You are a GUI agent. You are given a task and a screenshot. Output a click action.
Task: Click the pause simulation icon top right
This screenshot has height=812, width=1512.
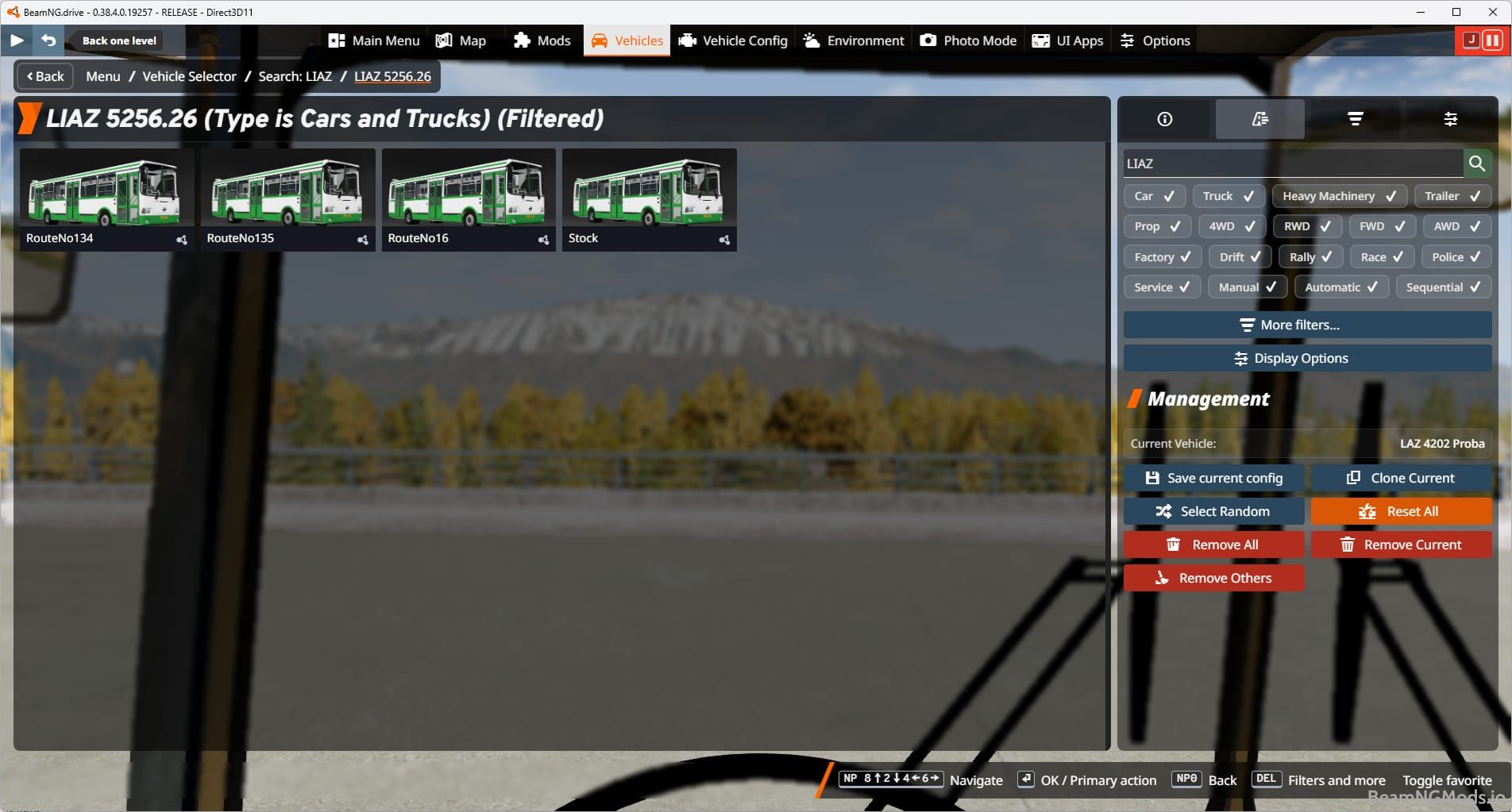[x=1493, y=40]
